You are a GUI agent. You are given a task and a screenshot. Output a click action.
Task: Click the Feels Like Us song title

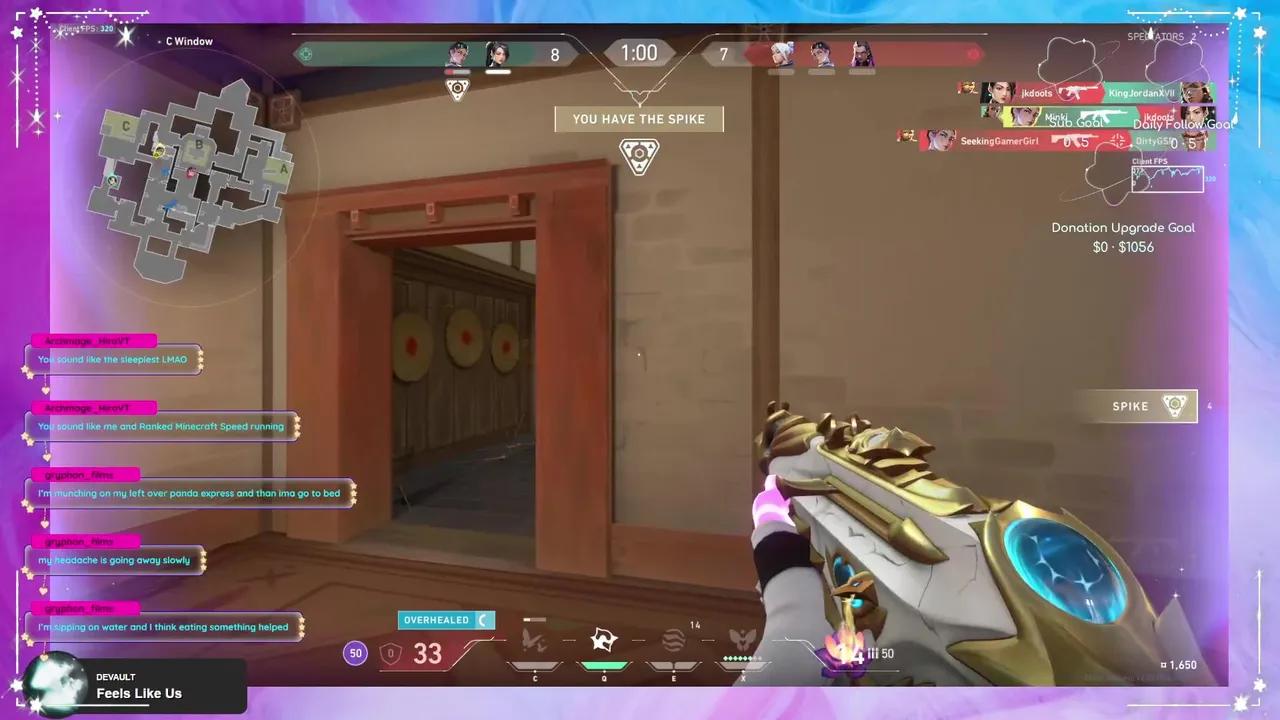pyautogui.click(x=139, y=693)
